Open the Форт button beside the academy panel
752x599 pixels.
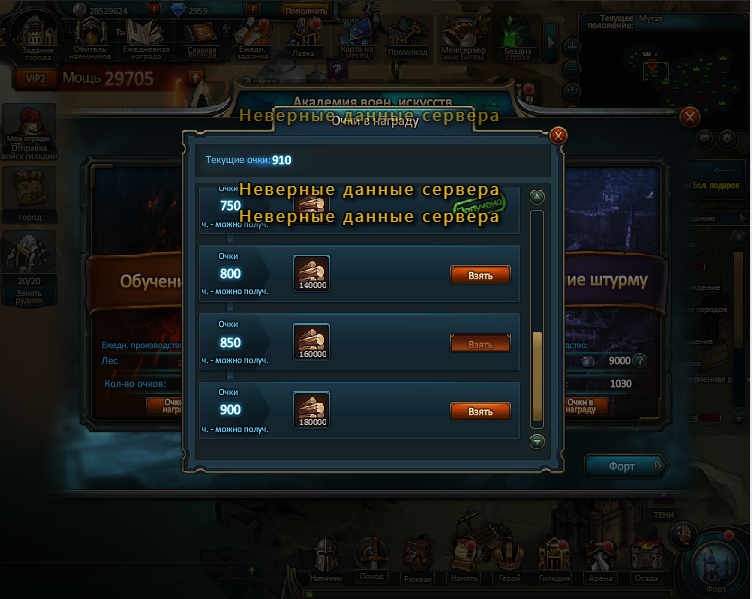[625, 466]
